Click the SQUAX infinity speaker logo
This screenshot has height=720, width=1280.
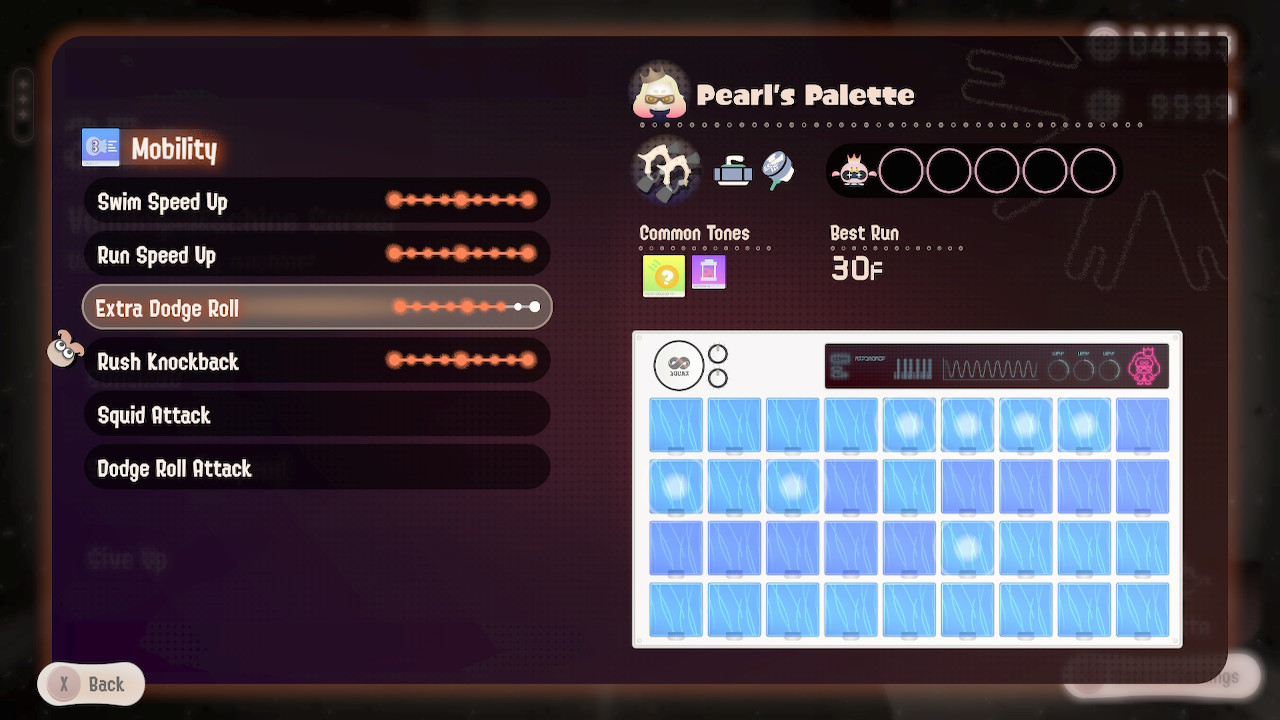(x=678, y=366)
